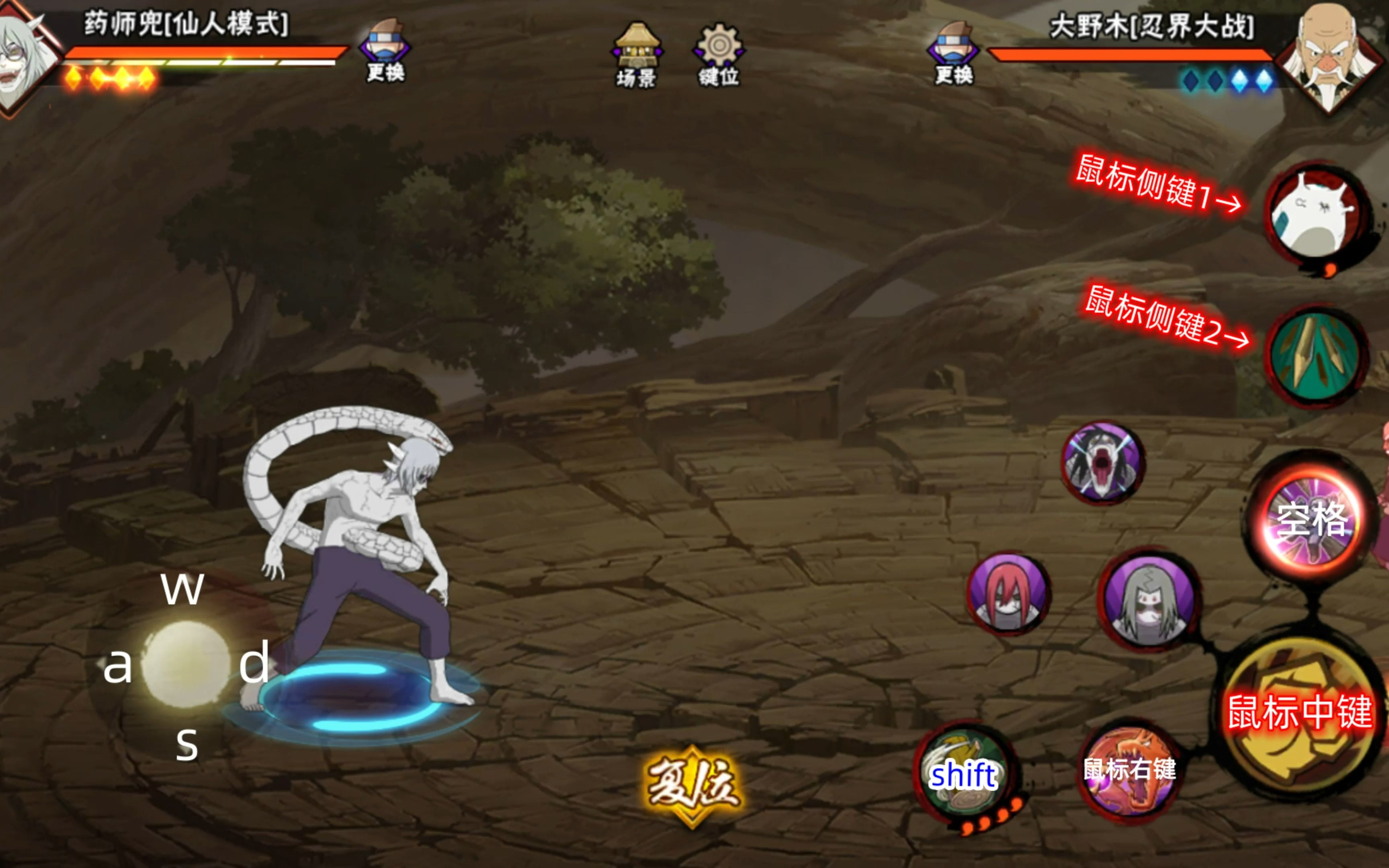Use the green kunai scroll icon

click(x=1315, y=356)
